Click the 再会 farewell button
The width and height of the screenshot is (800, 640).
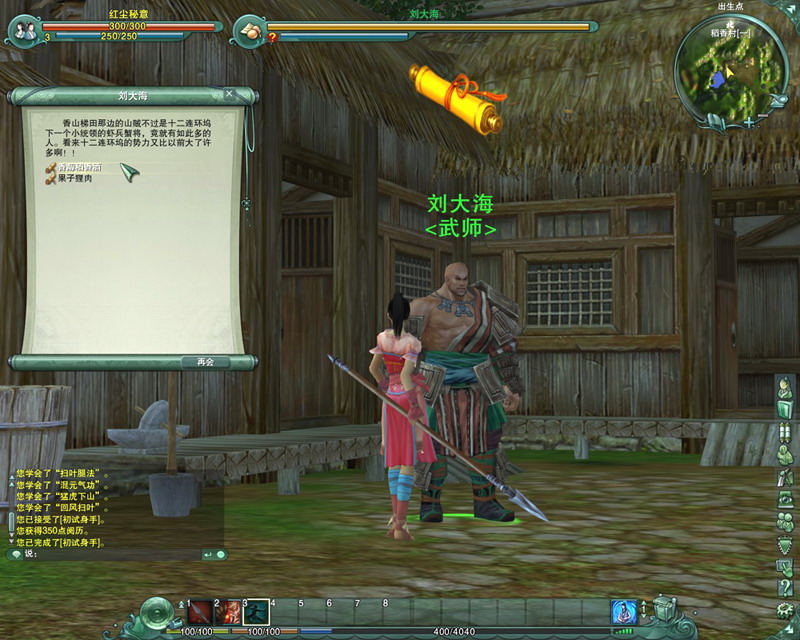[x=205, y=361]
